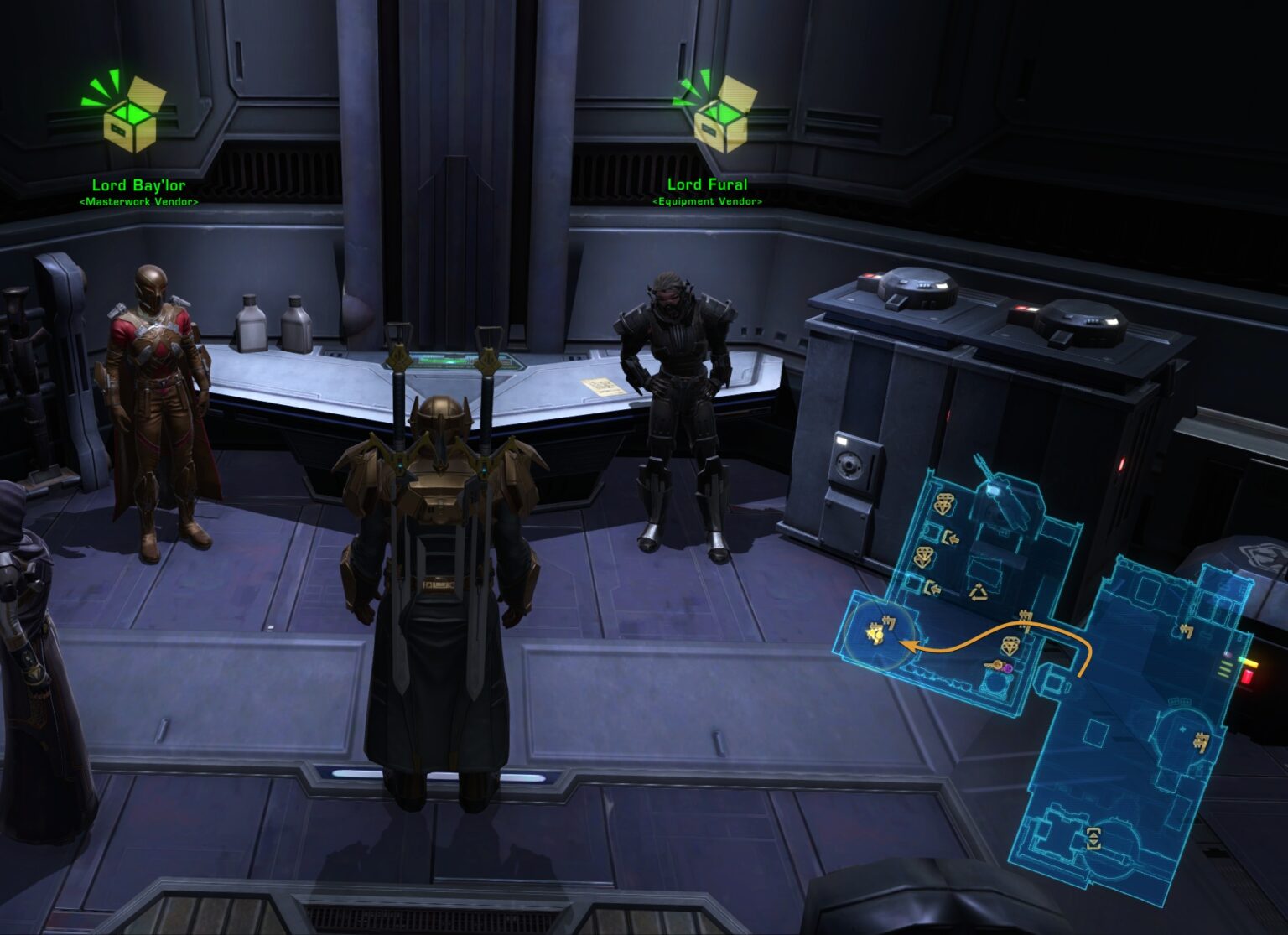
Task: Select the upper door-exit arrow icon on map
Action: tap(949, 538)
